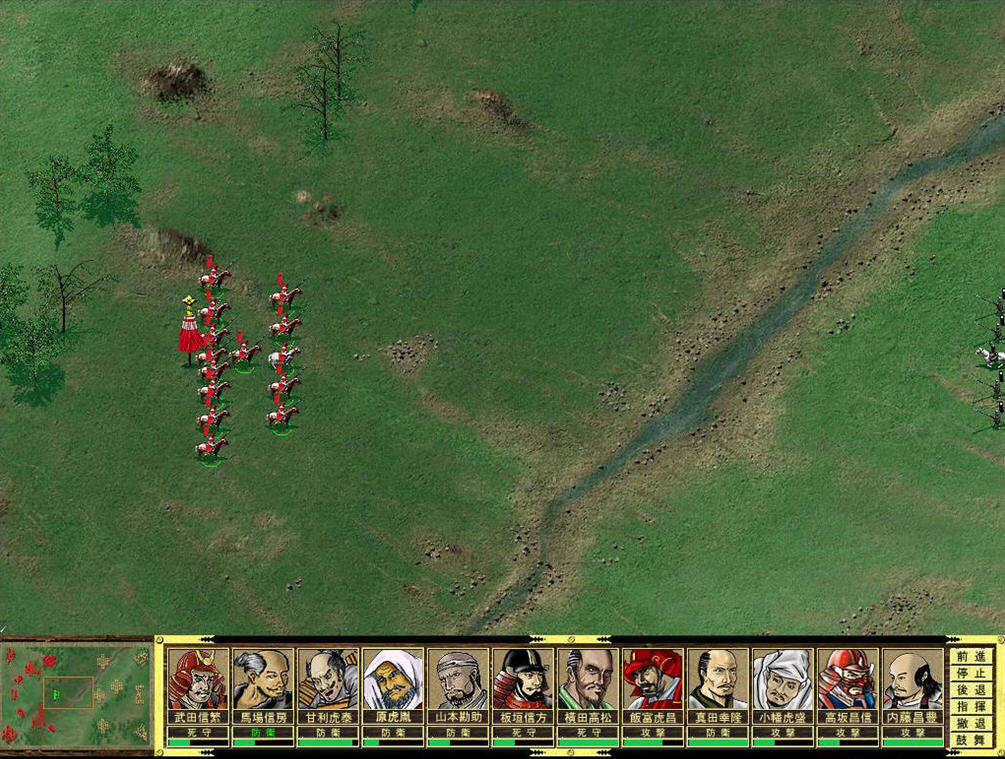Choose general 横田高松 portrait
Screen dimensions: 1005x759
tap(588, 679)
